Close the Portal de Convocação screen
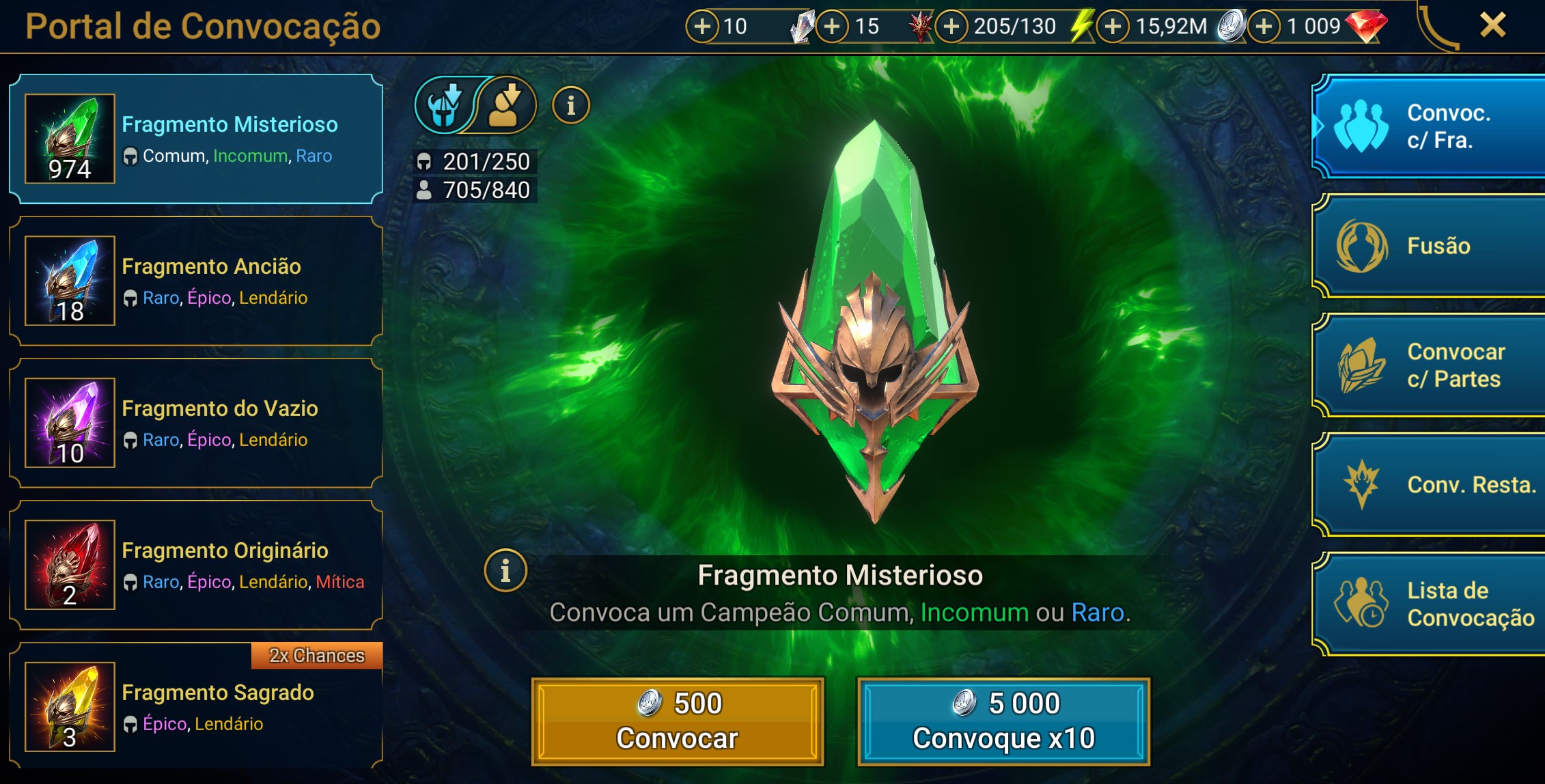The height and width of the screenshot is (784, 1545). click(1492, 26)
